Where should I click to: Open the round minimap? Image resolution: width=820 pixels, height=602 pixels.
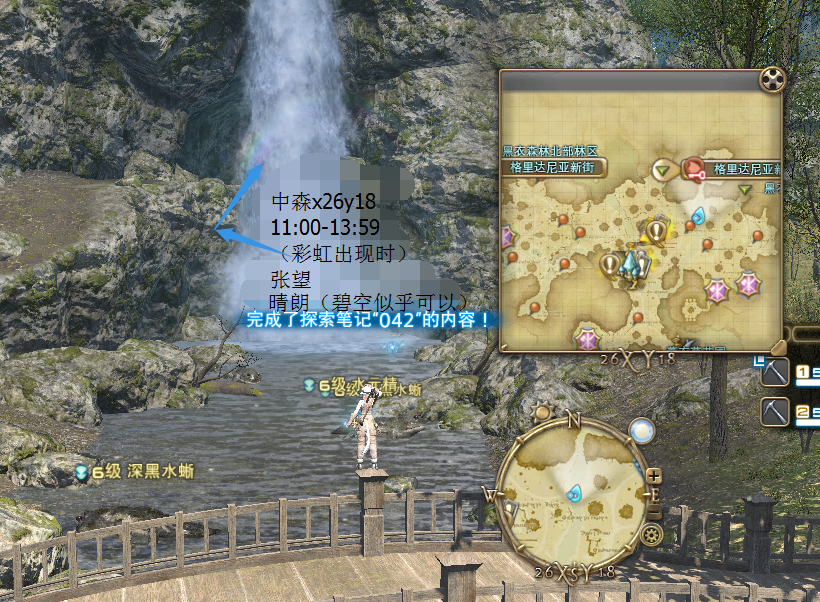pos(573,493)
